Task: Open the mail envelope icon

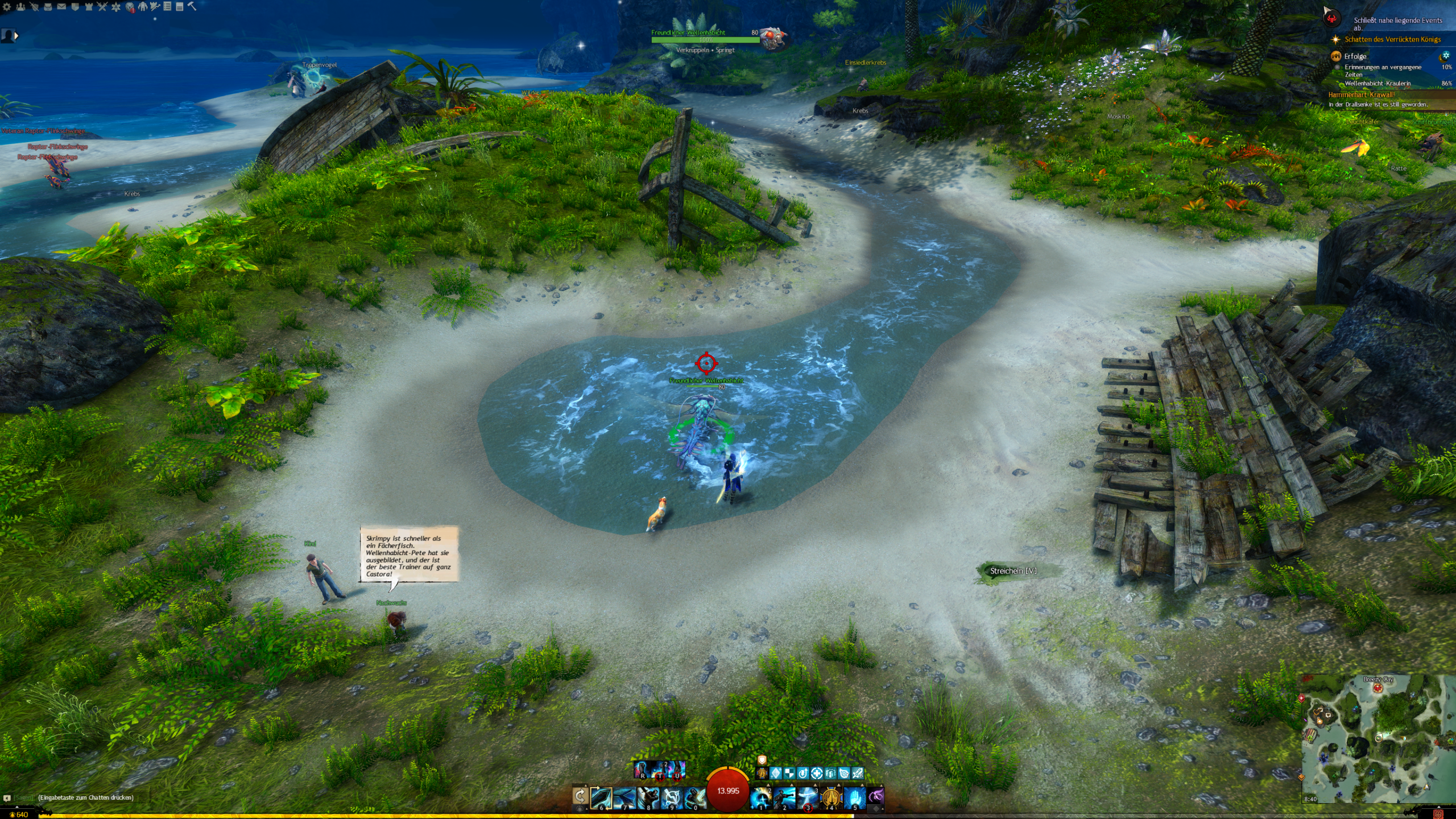Action: click(x=61, y=7)
